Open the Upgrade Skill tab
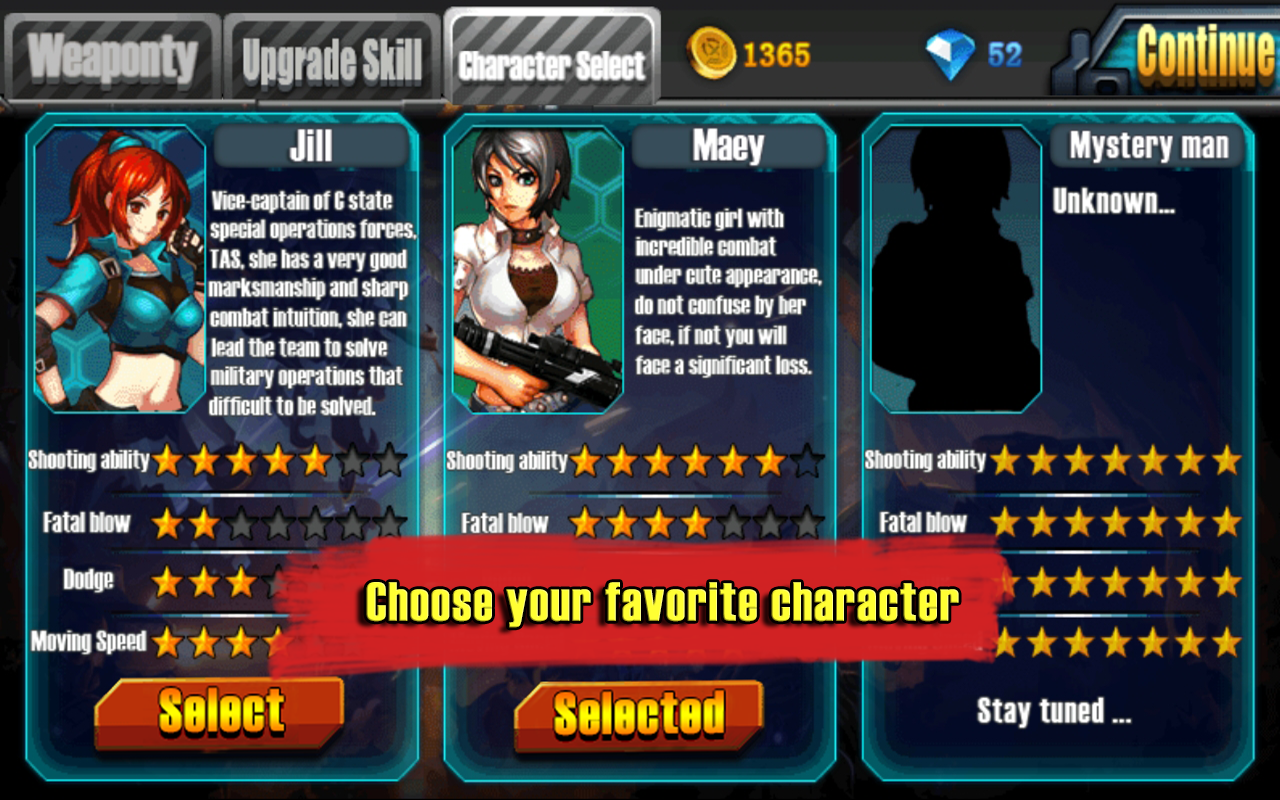The width and height of the screenshot is (1280, 800). click(332, 62)
